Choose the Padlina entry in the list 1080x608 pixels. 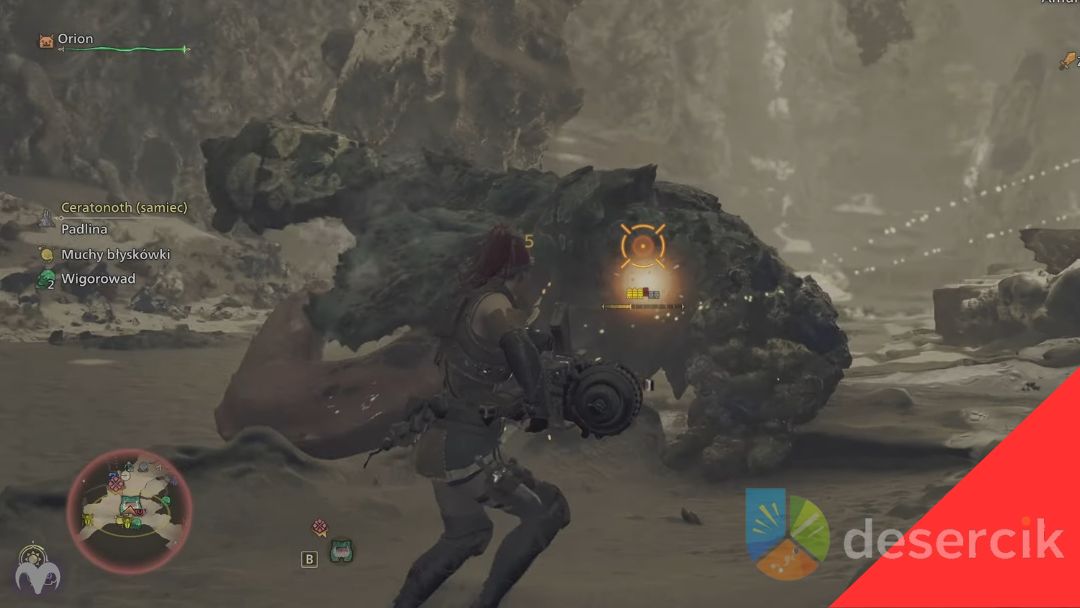[84, 230]
